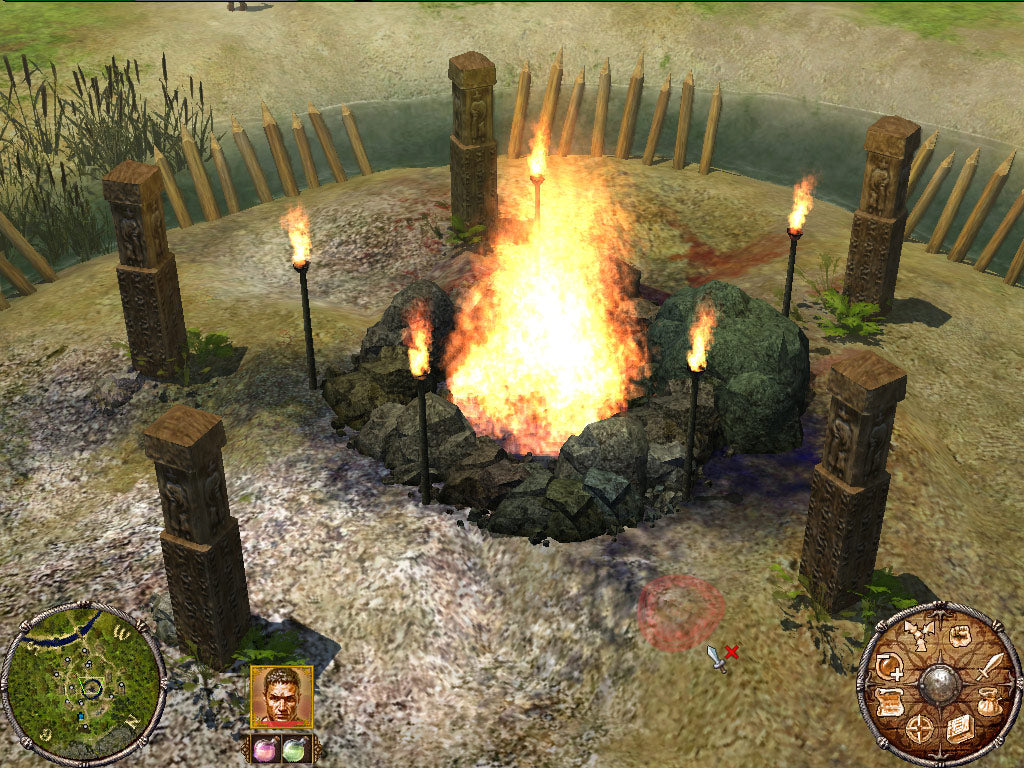This screenshot has height=768, width=1024.
Task: Select the hero portrait
Action: (281, 697)
